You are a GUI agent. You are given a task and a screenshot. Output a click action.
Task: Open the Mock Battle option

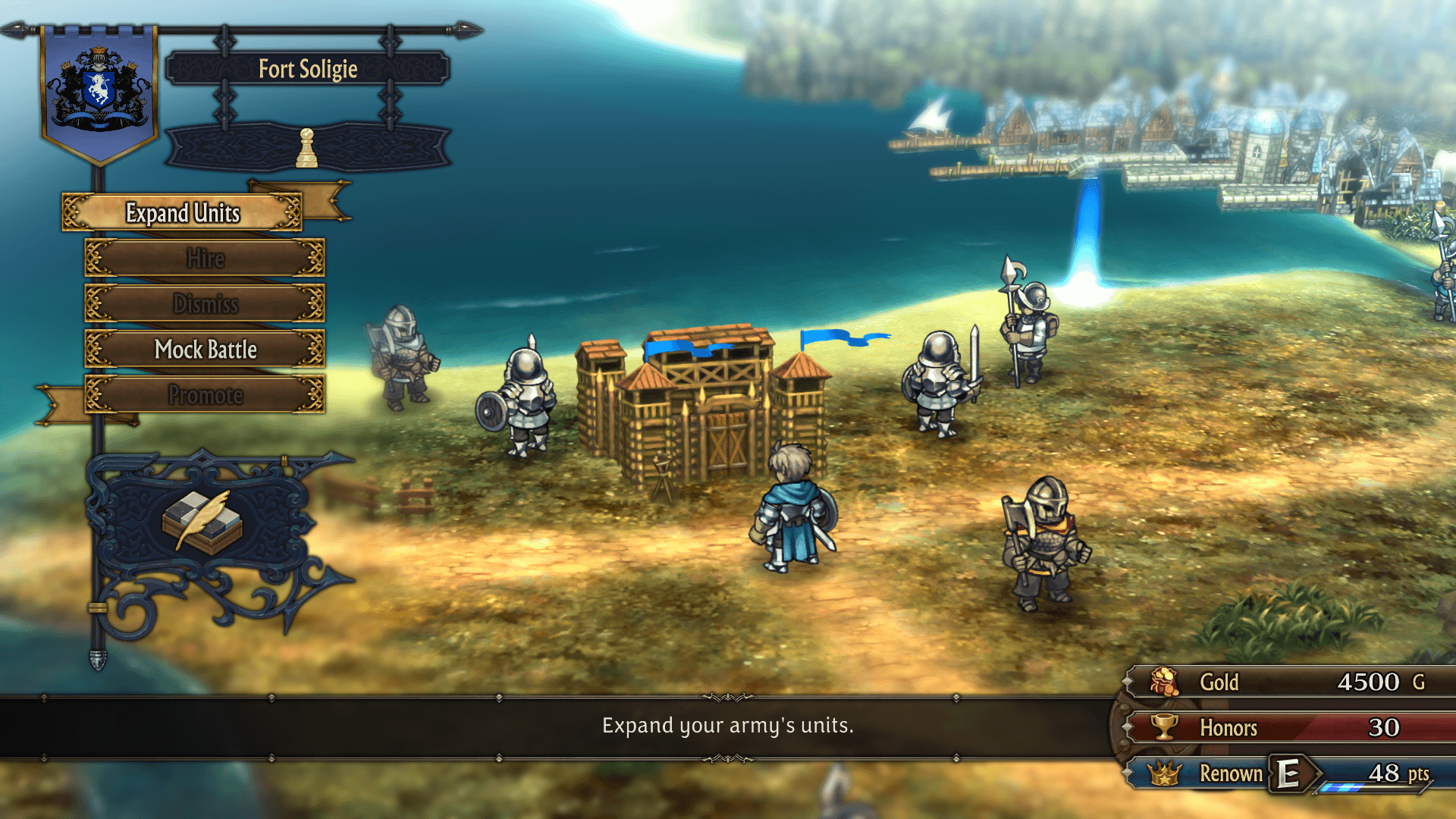205,350
